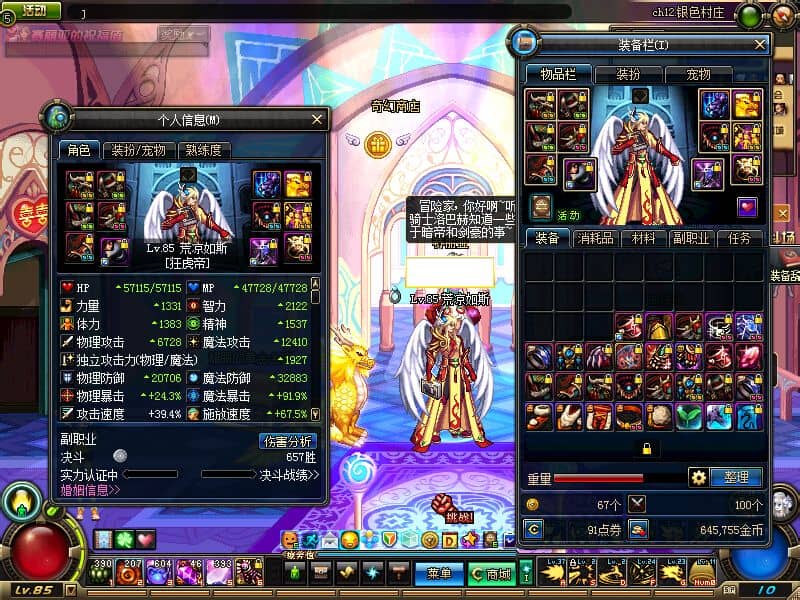Switch to the 装扮/宠物 tab
The image size is (800, 600).
tap(138, 150)
